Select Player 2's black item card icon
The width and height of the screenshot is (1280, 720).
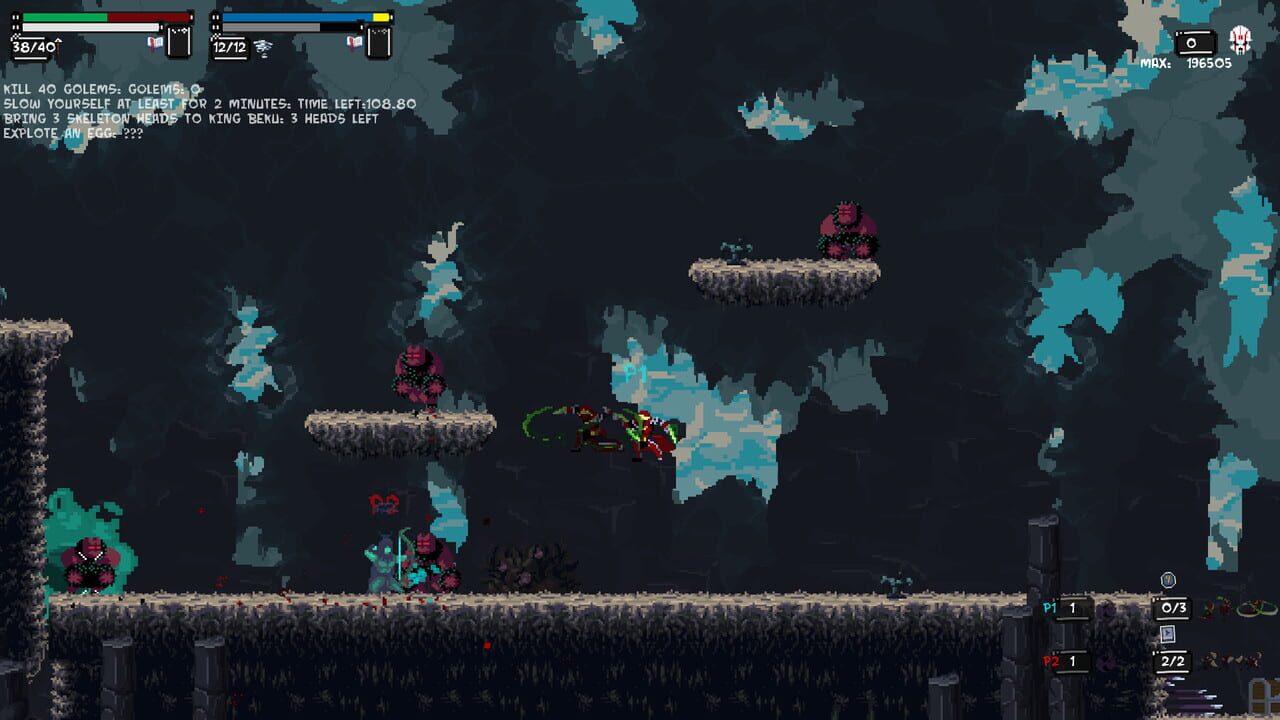tap(377, 42)
